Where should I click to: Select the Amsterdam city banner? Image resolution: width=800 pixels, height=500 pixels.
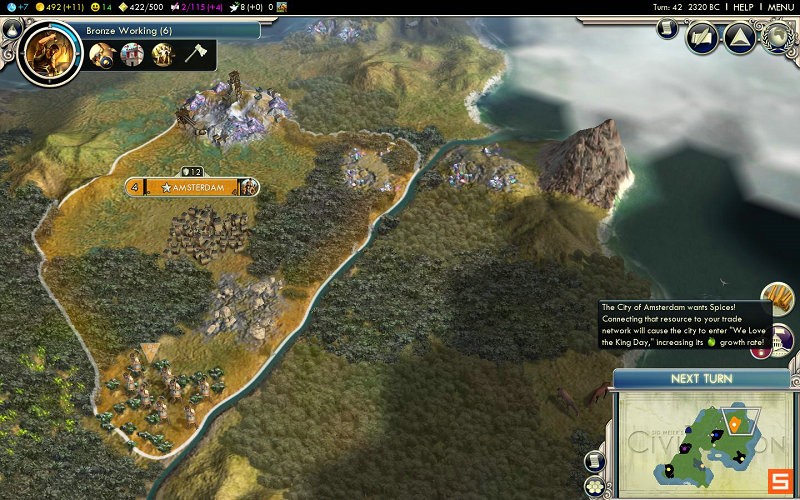coord(193,187)
